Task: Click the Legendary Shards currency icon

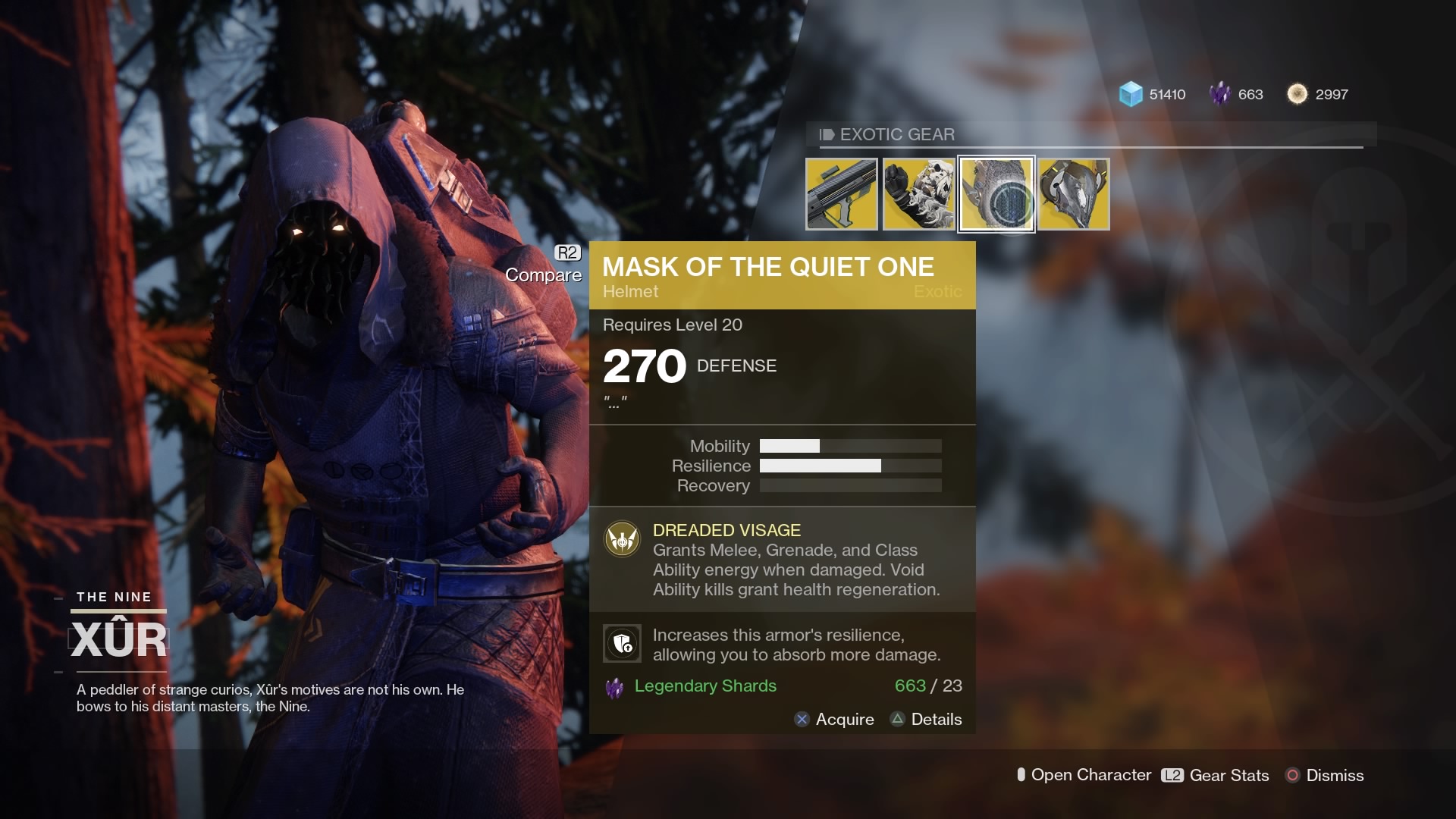Action: (1221, 94)
